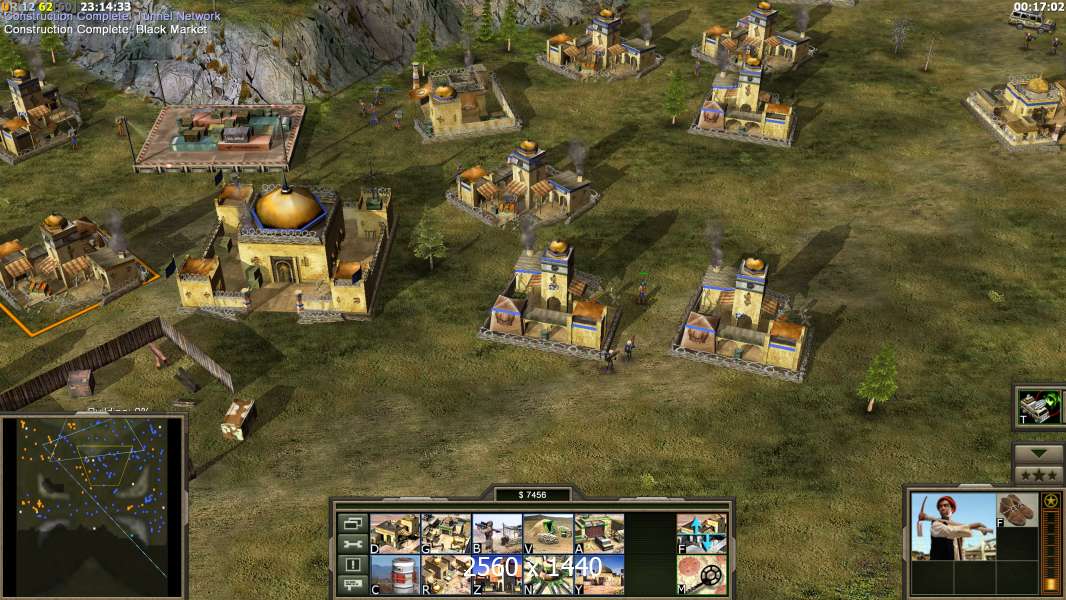The height and width of the screenshot is (600, 1066).
Task: Activate the blue arrows command icon (F)
Action: point(701,533)
